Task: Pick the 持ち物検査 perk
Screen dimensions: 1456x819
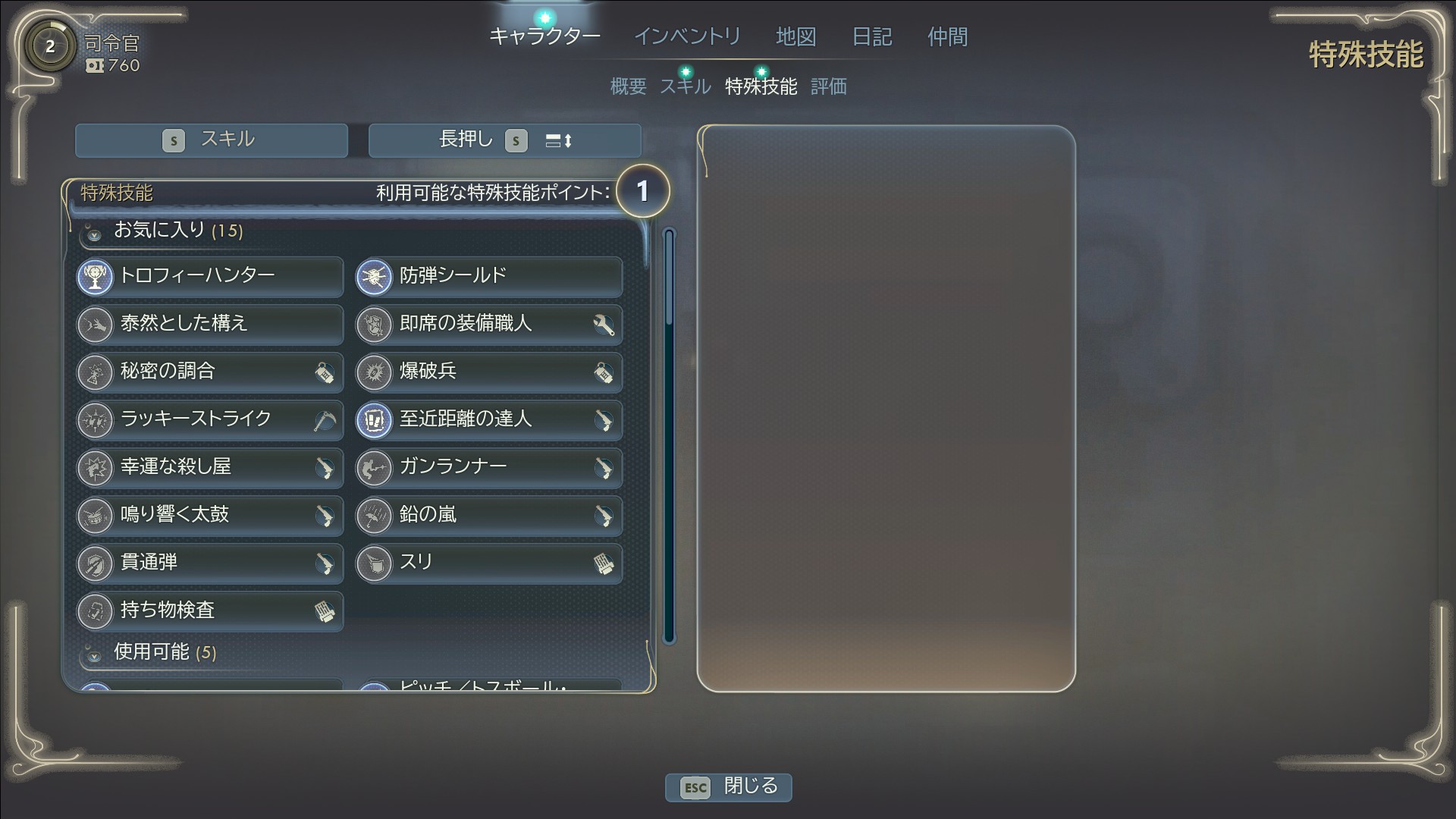Action: 210,610
